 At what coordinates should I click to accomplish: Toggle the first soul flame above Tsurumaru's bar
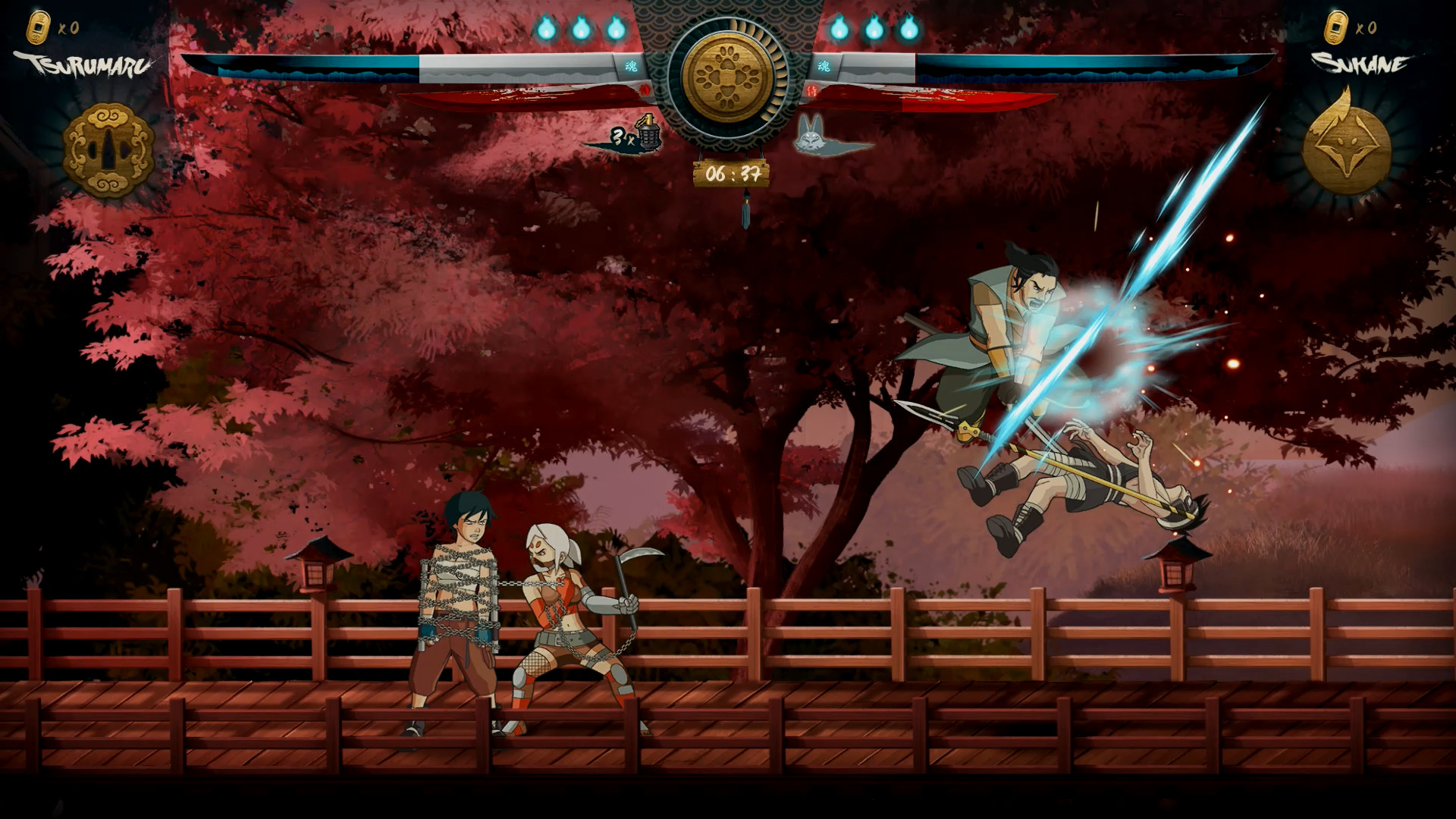pos(548,29)
